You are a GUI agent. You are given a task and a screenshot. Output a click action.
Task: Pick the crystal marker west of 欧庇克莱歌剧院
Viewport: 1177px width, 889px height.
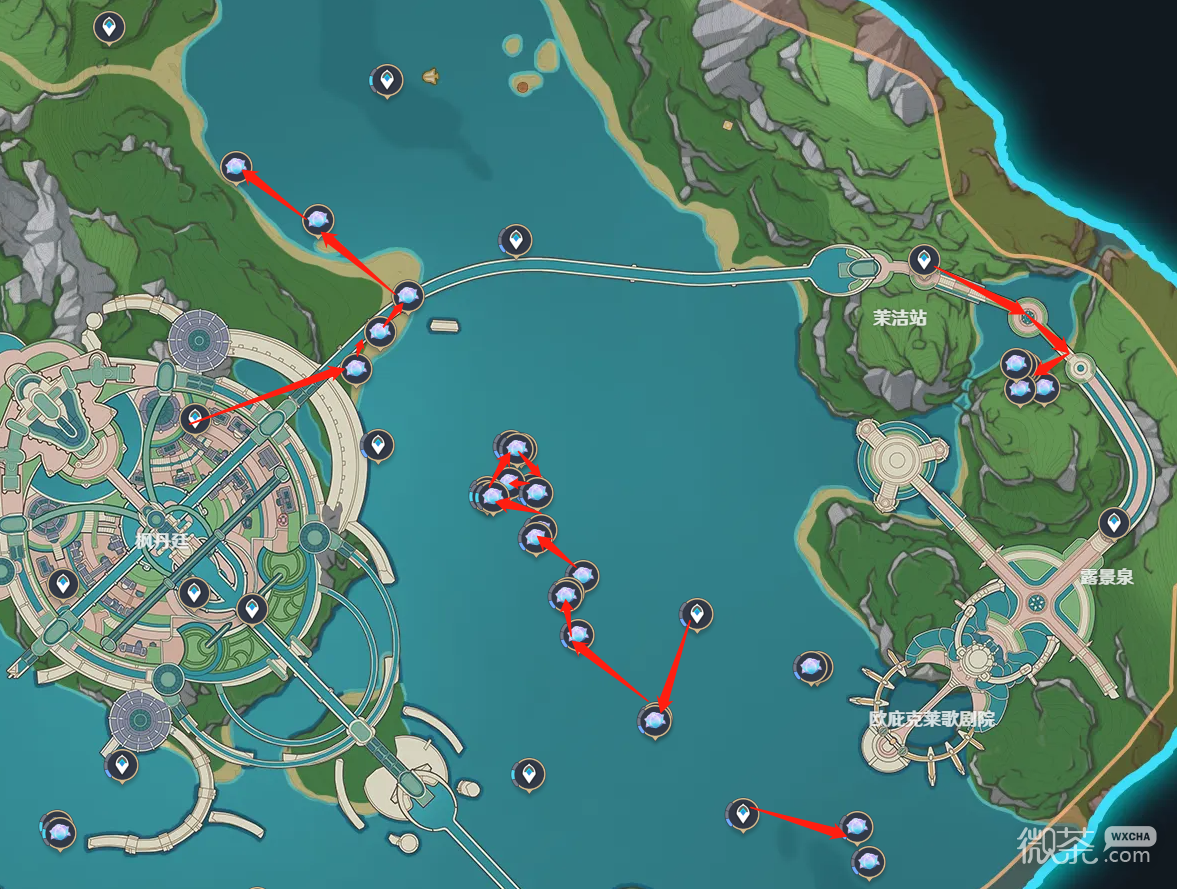click(809, 666)
